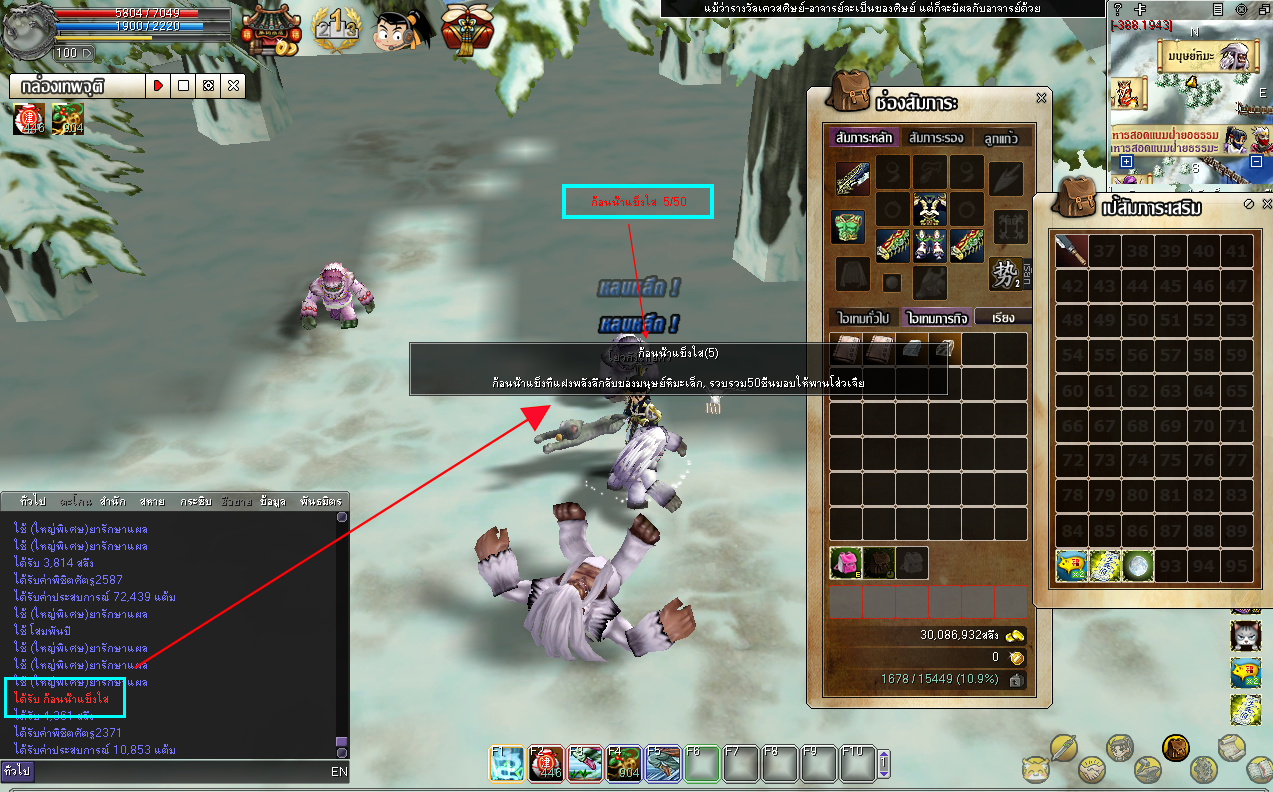Viewport: 1273px width, 792px height.
Task: Click the เรียง sort button
Action: pyautogui.click(x=1003, y=317)
